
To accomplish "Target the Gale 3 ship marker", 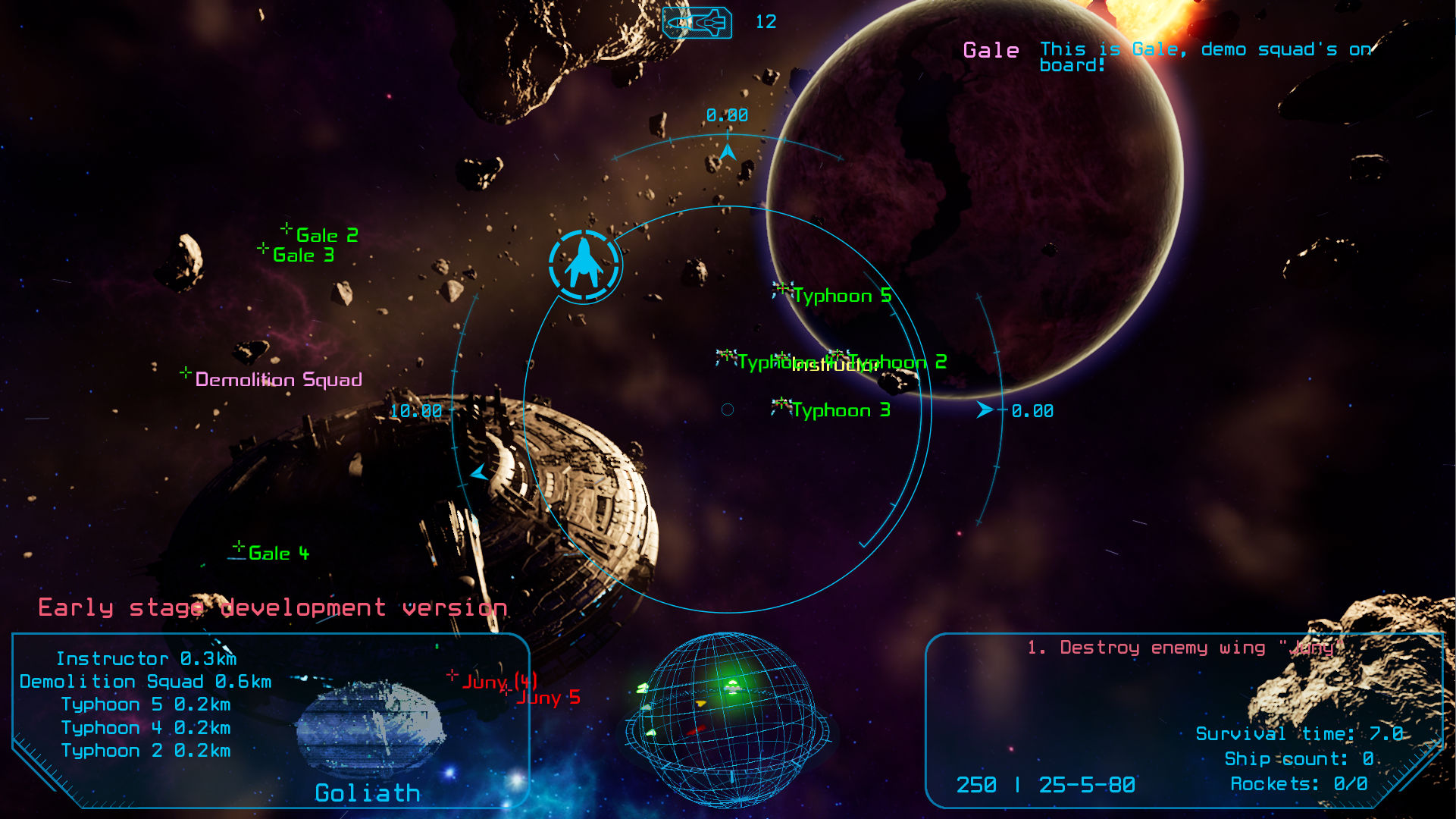I will (x=302, y=256).
